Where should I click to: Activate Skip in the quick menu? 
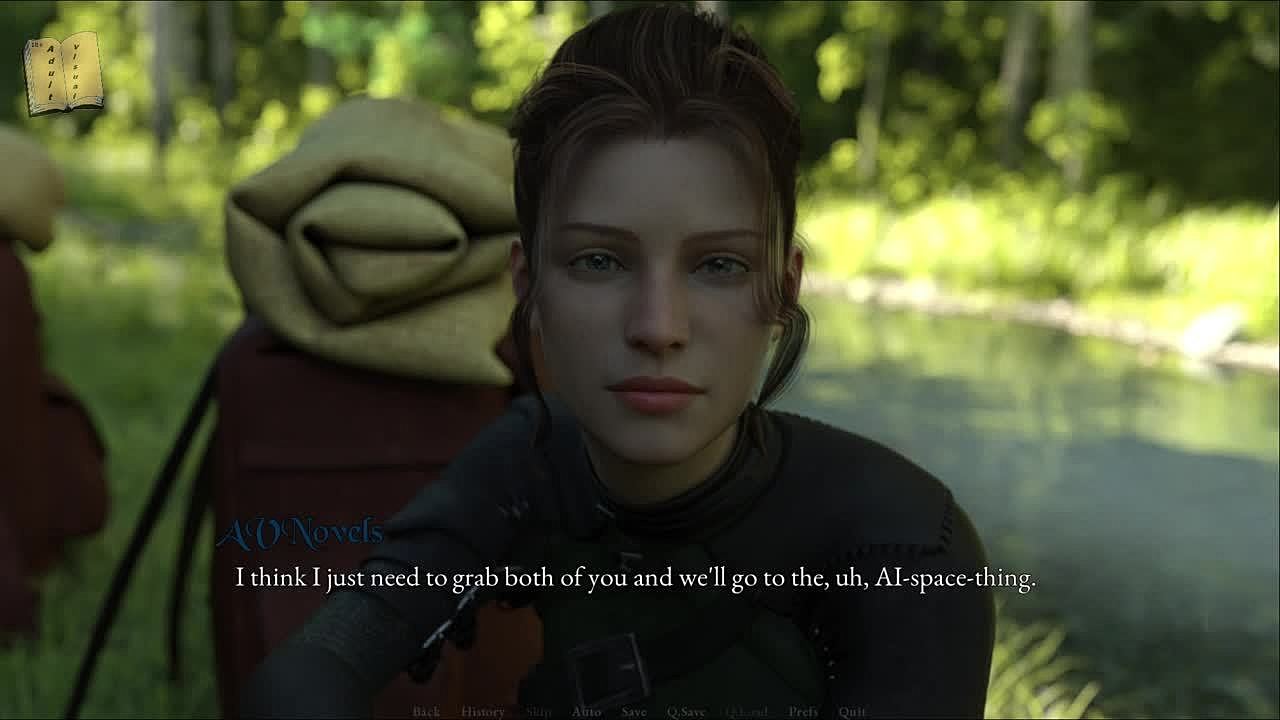538,712
